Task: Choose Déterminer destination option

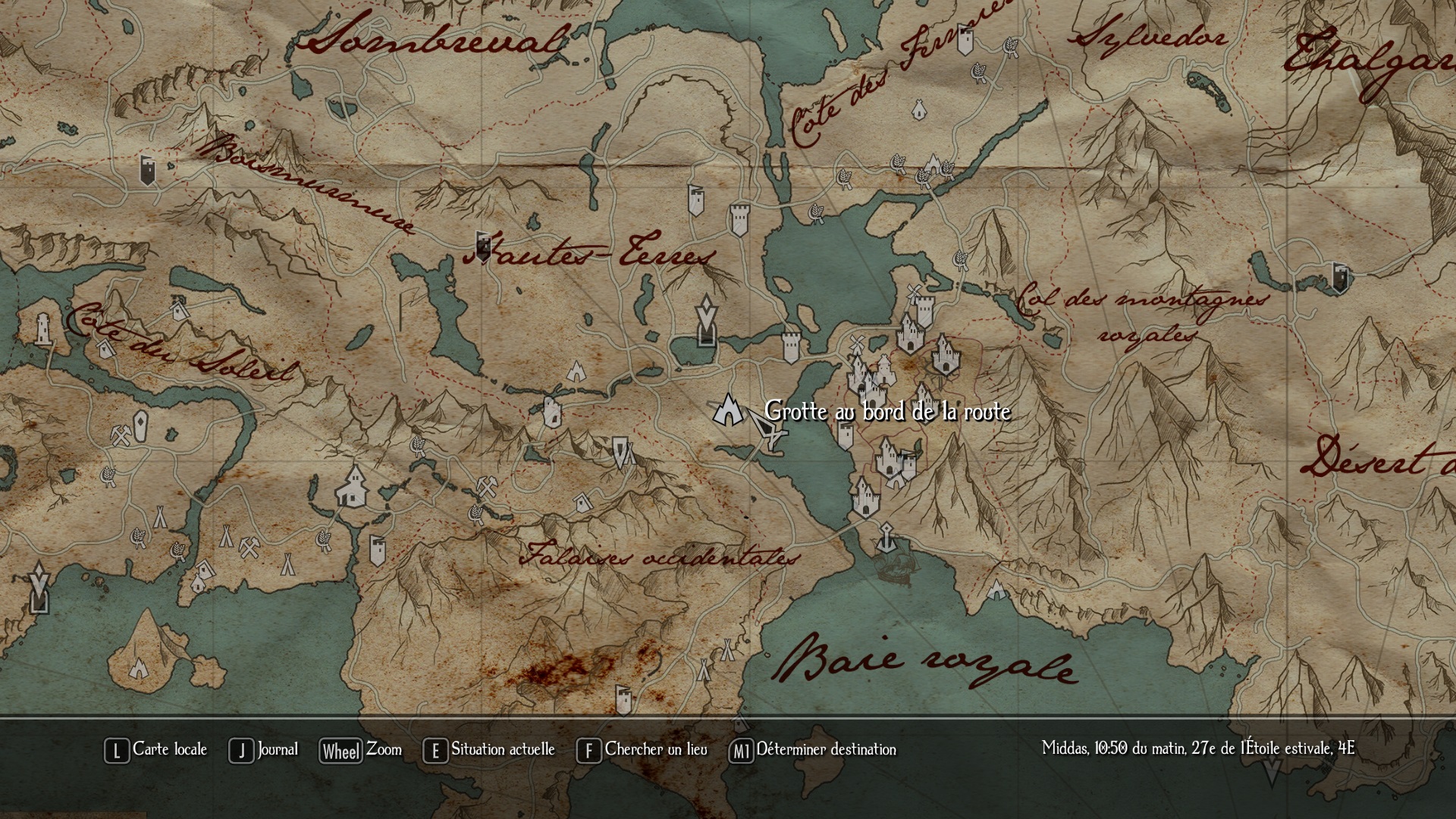Action: coord(813,750)
